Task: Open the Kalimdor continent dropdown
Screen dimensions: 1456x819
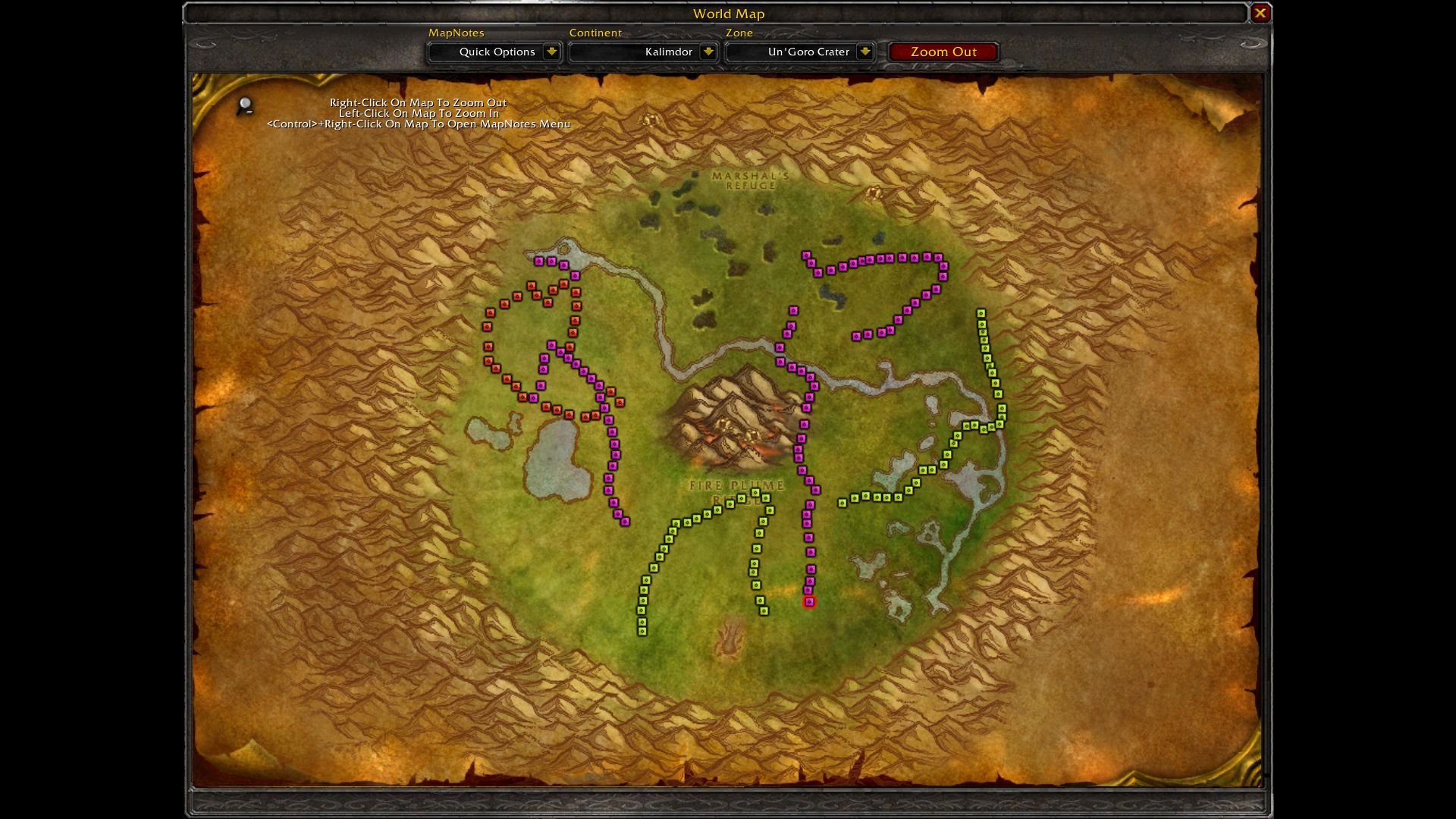Action: coord(708,52)
